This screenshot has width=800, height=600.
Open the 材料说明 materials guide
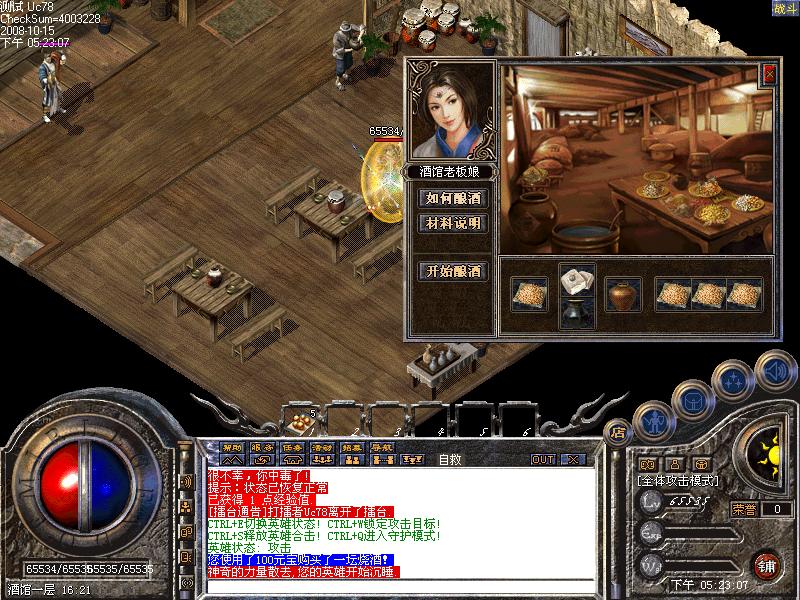click(x=453, y=223)
